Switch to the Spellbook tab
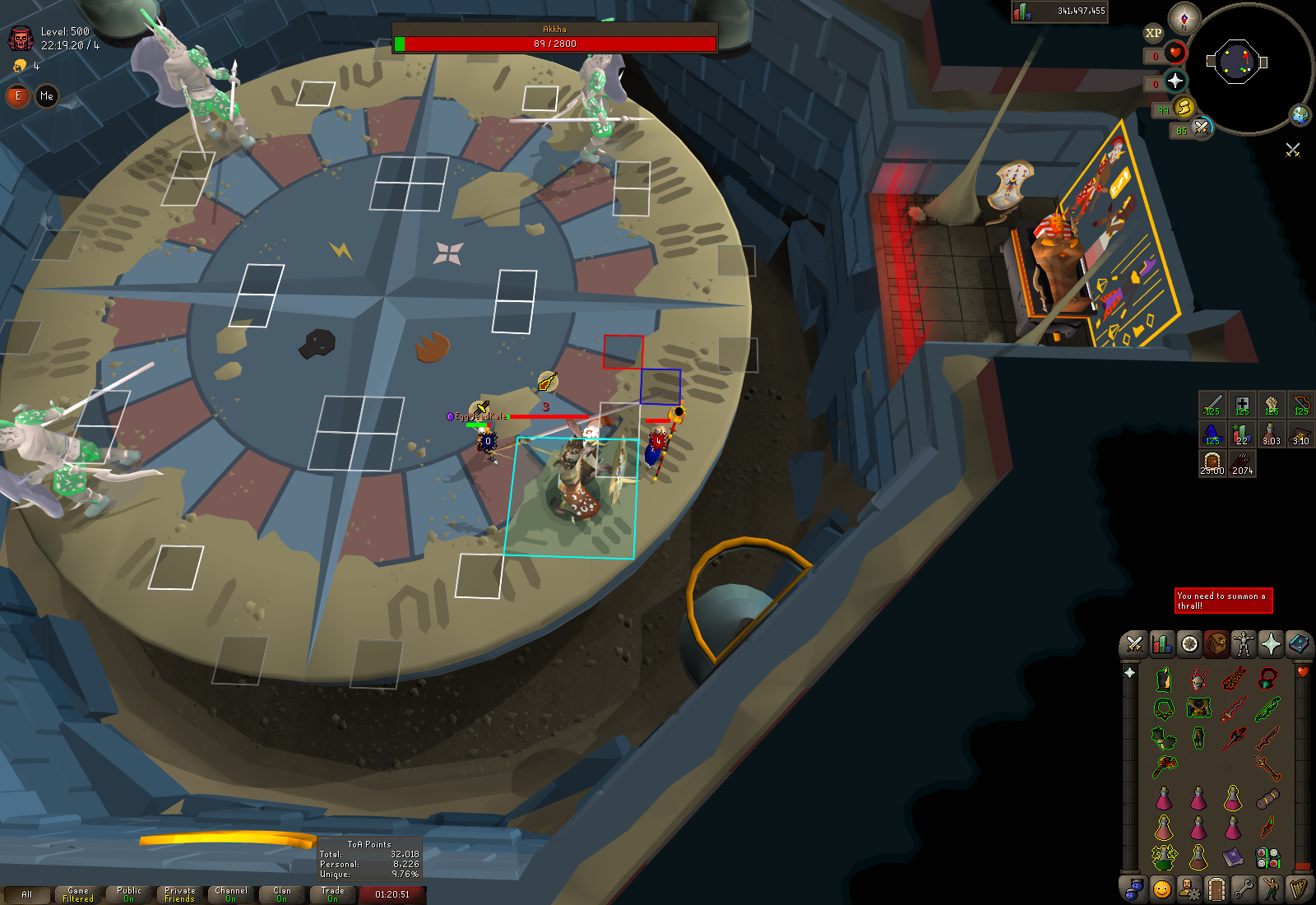The width and height of the screenshot is (1316, 905). click(1298, 644)
